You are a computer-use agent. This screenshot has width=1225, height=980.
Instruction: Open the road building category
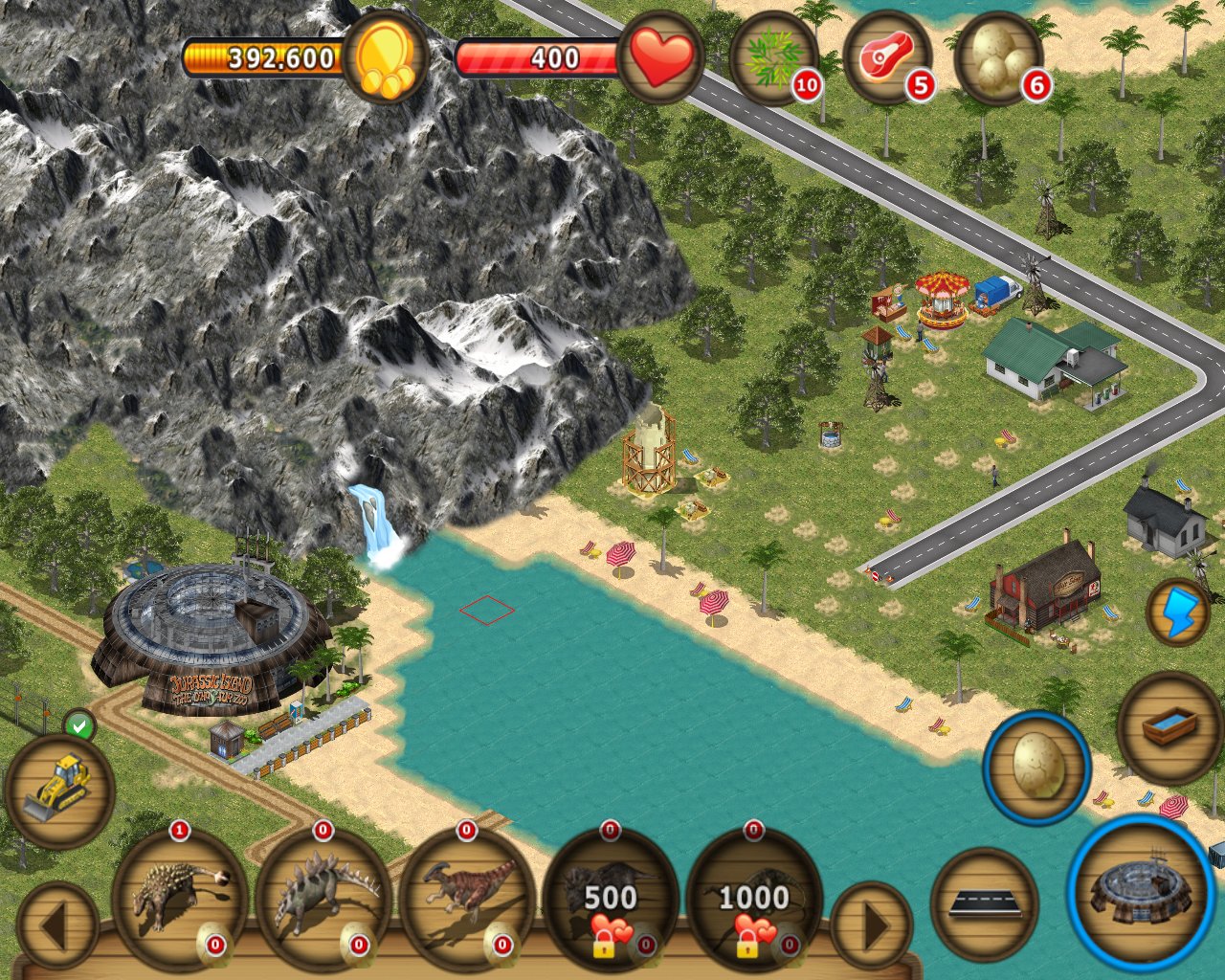pyautogui.click(x=984, y=902)
